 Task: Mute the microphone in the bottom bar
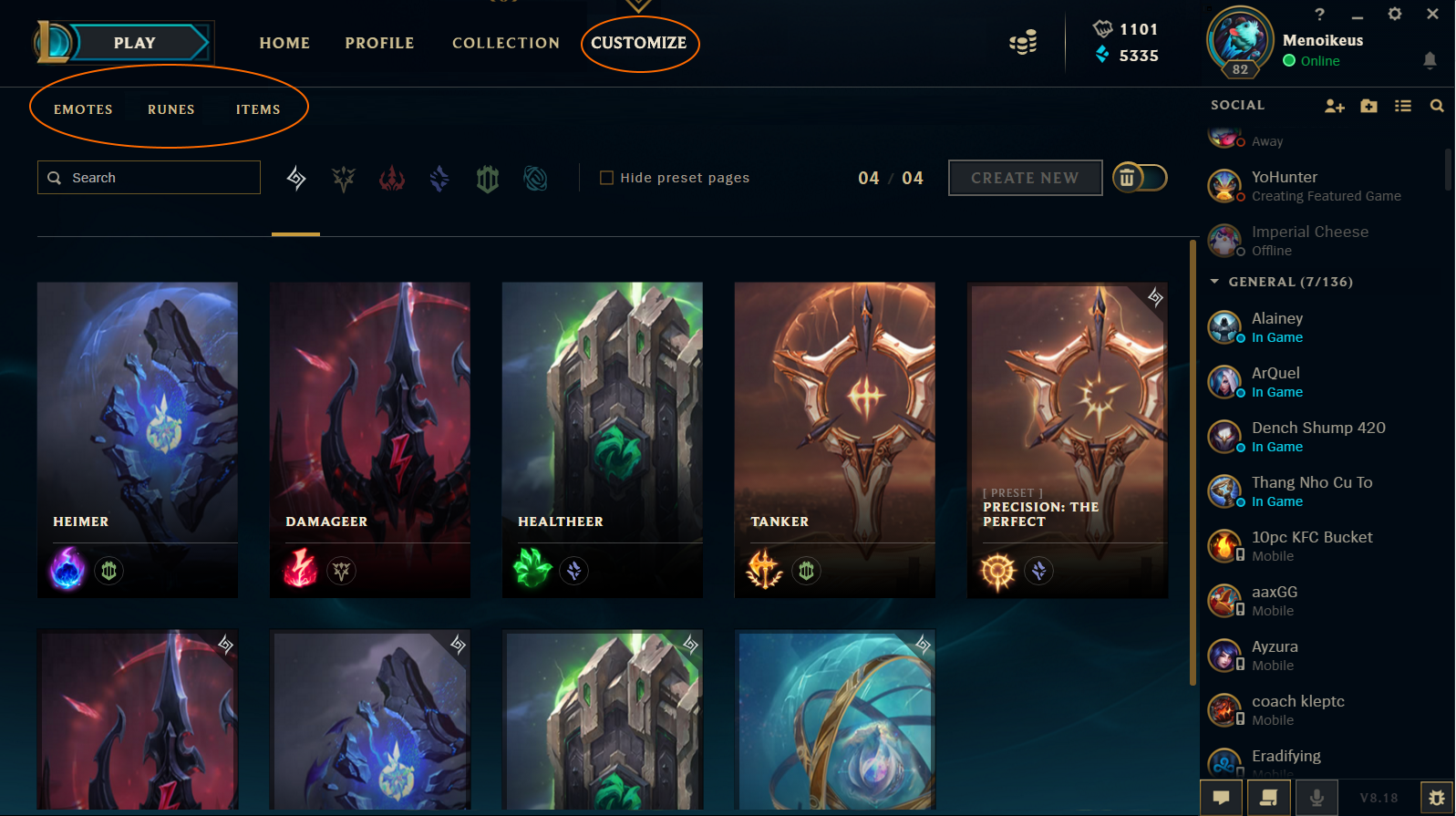click(1316, 797)
